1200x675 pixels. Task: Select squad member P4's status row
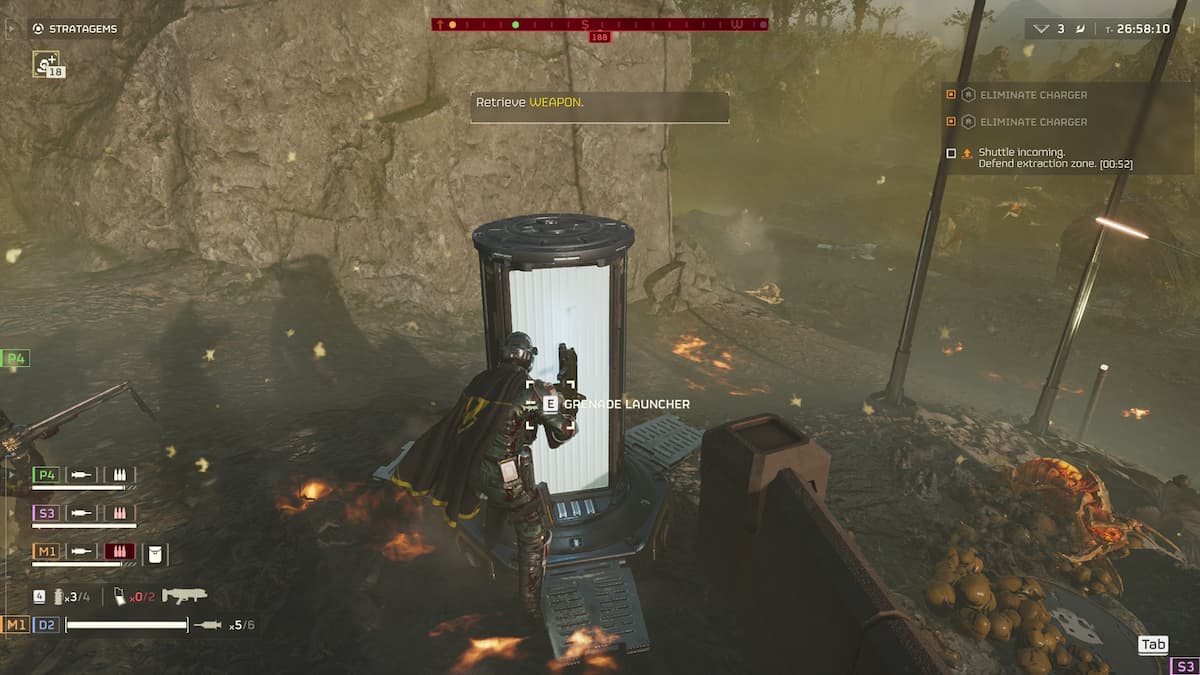click(84, 475)
